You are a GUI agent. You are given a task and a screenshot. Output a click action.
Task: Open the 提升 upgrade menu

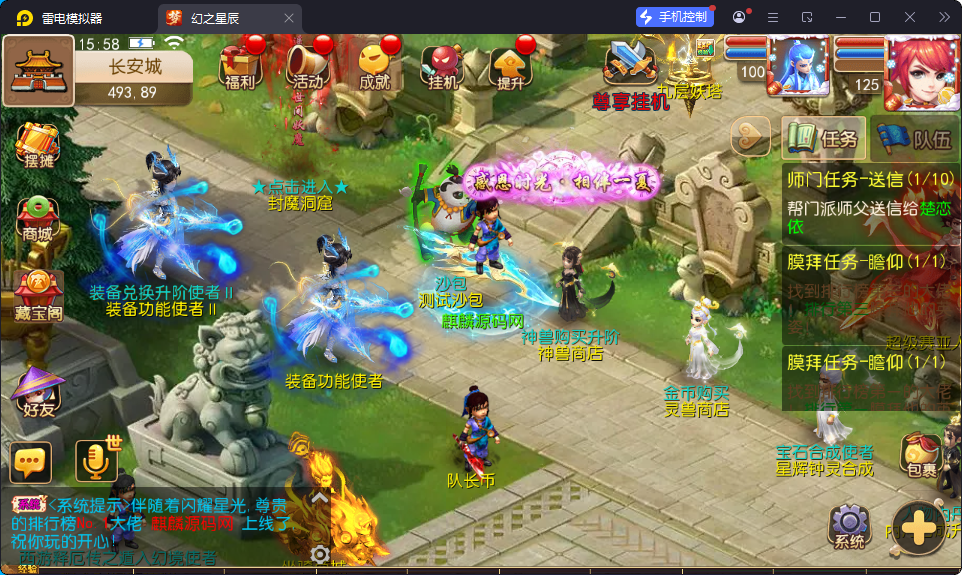click(510, 66)
